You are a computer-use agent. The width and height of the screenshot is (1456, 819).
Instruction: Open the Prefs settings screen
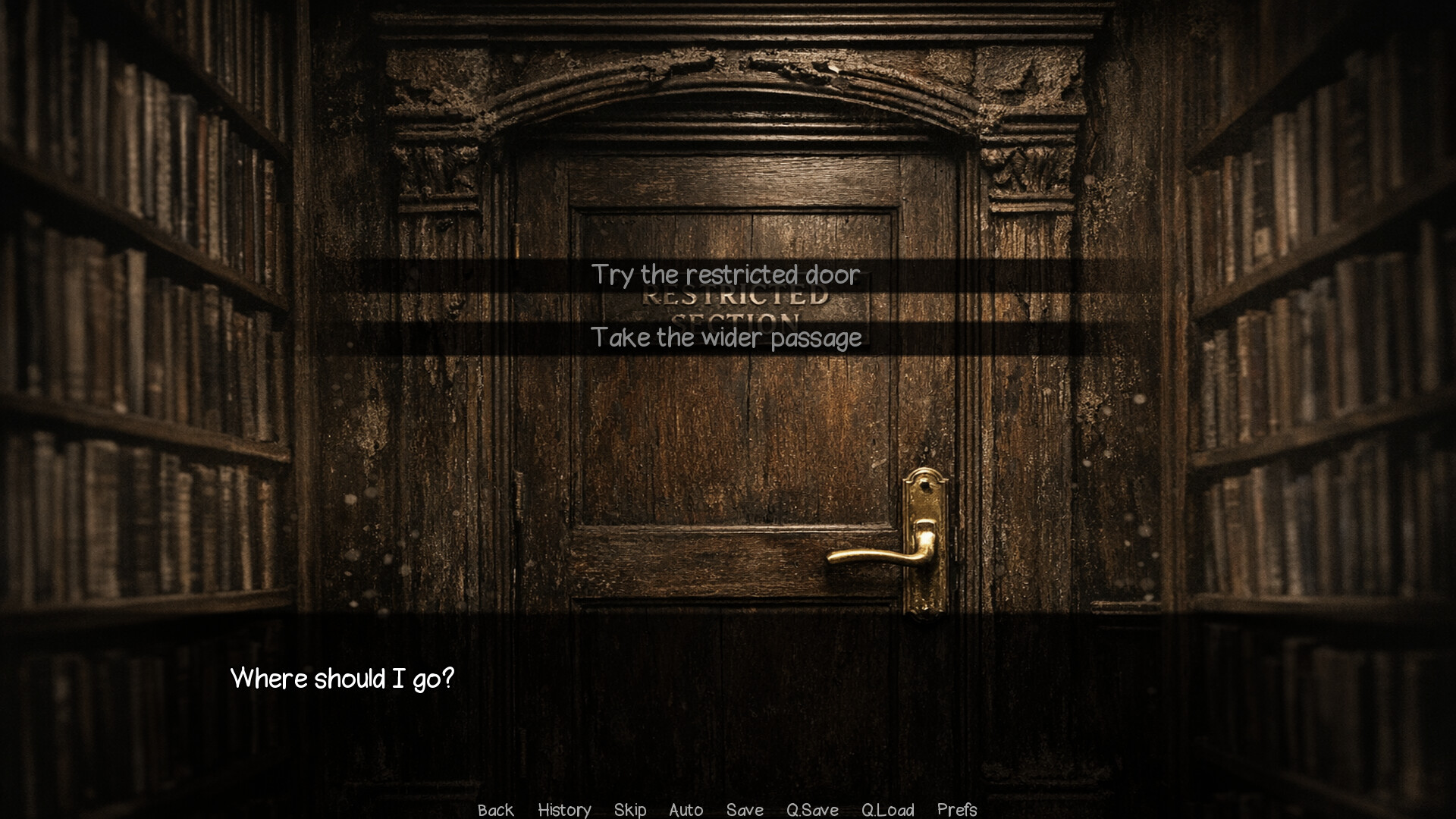click(957, 810)
